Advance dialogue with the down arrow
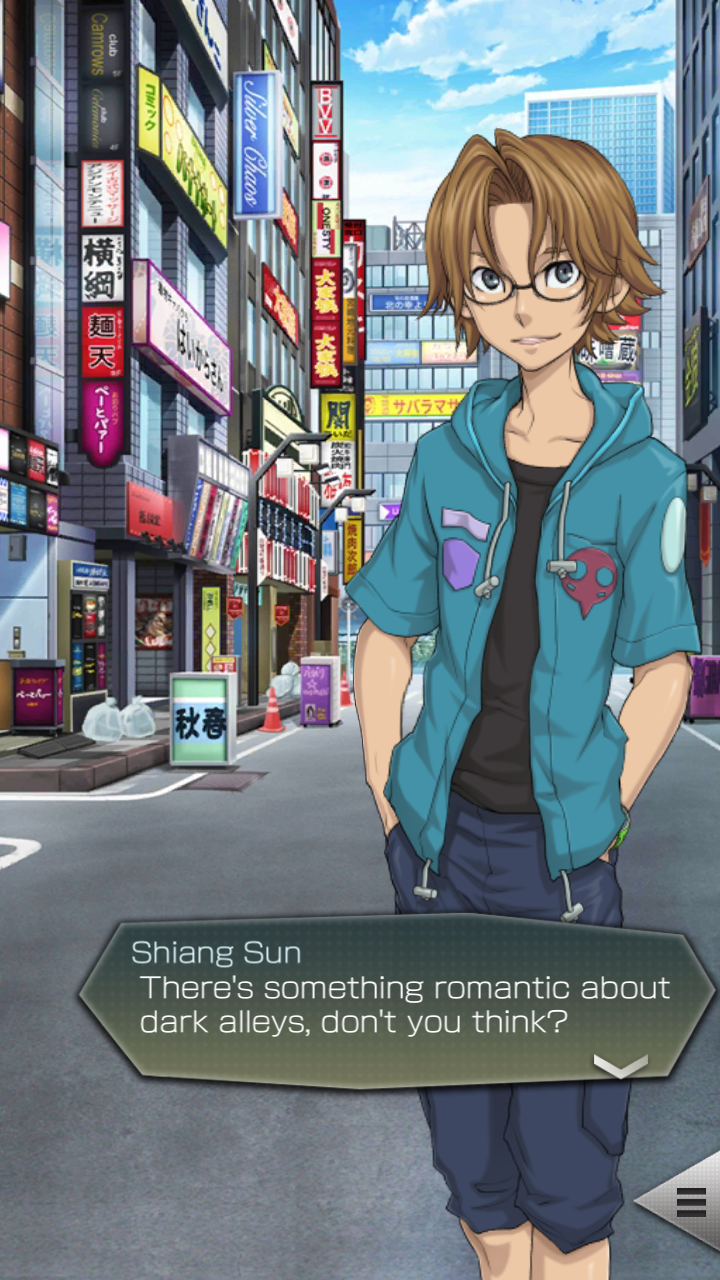This screenshot has height=1280, width=720. 620,1066
